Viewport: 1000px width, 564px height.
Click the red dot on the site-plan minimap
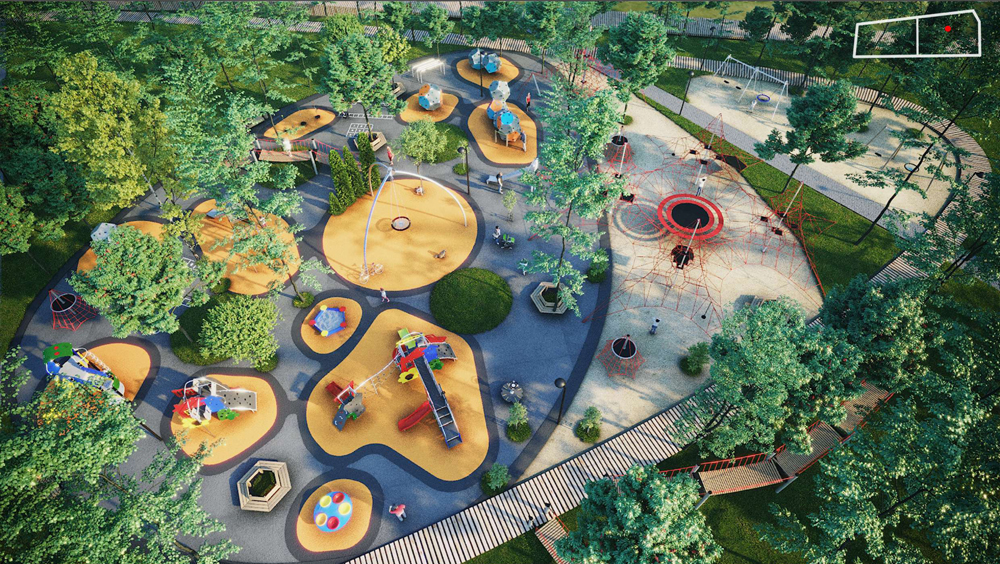[x=948, y=29]
